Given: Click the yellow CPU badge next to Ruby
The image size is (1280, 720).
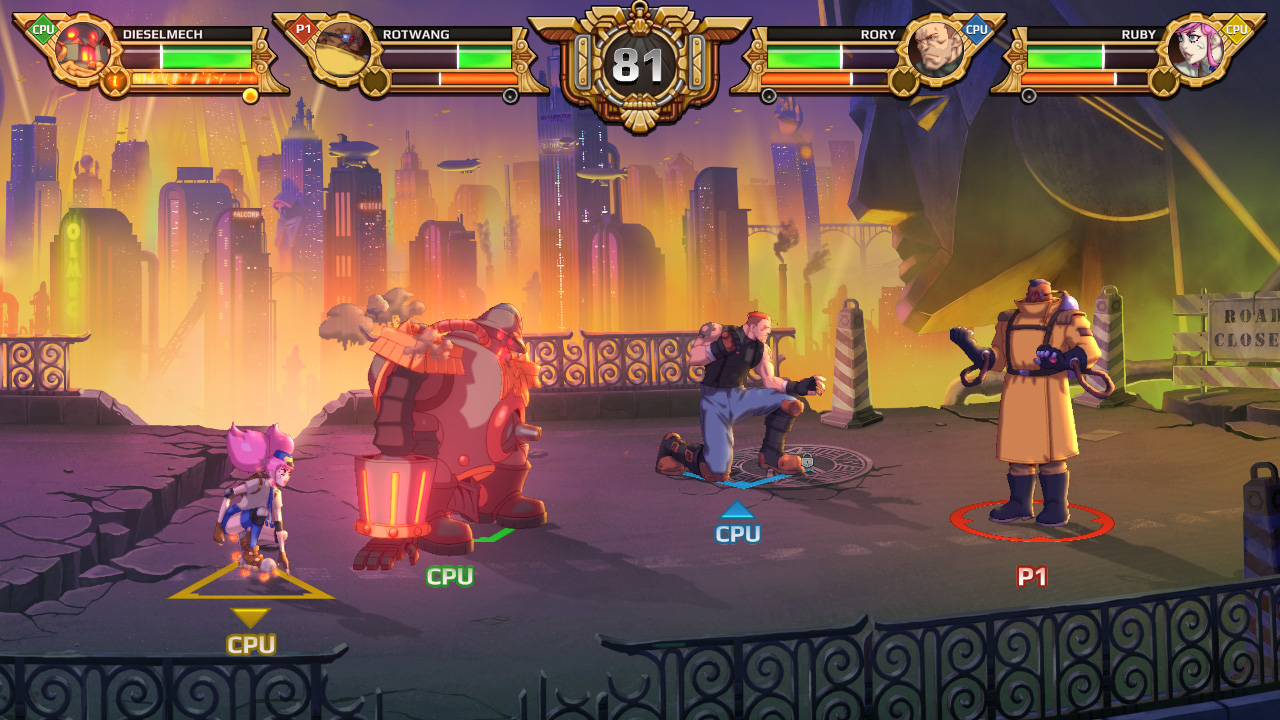Looking at the screenshot, I should 1235,30.
